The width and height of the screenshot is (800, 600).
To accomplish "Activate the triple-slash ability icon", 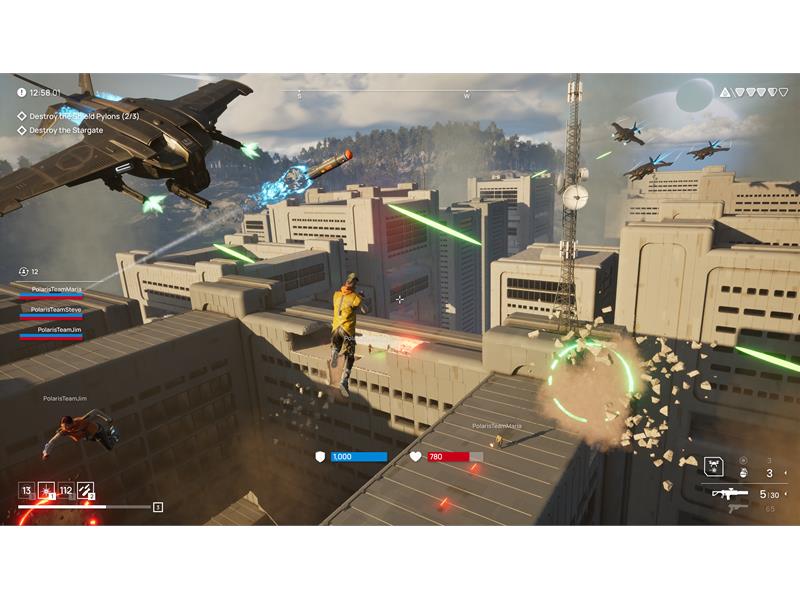I will [85, 490].
